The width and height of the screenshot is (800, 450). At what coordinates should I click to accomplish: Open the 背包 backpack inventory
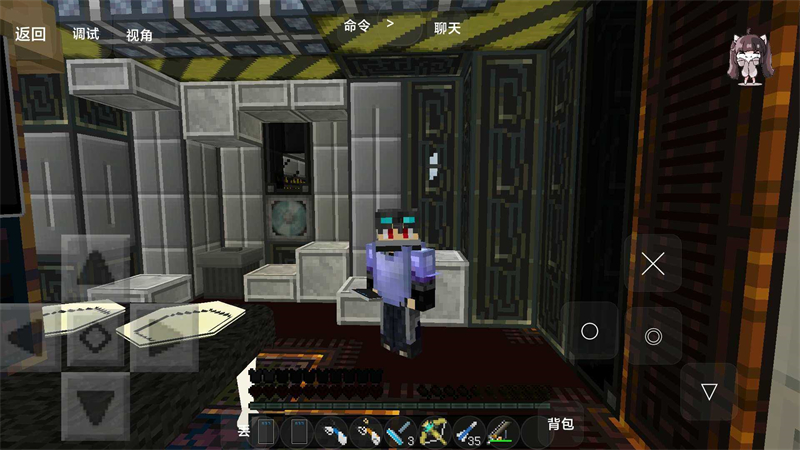pyautogui.click(x=560, y=424)
